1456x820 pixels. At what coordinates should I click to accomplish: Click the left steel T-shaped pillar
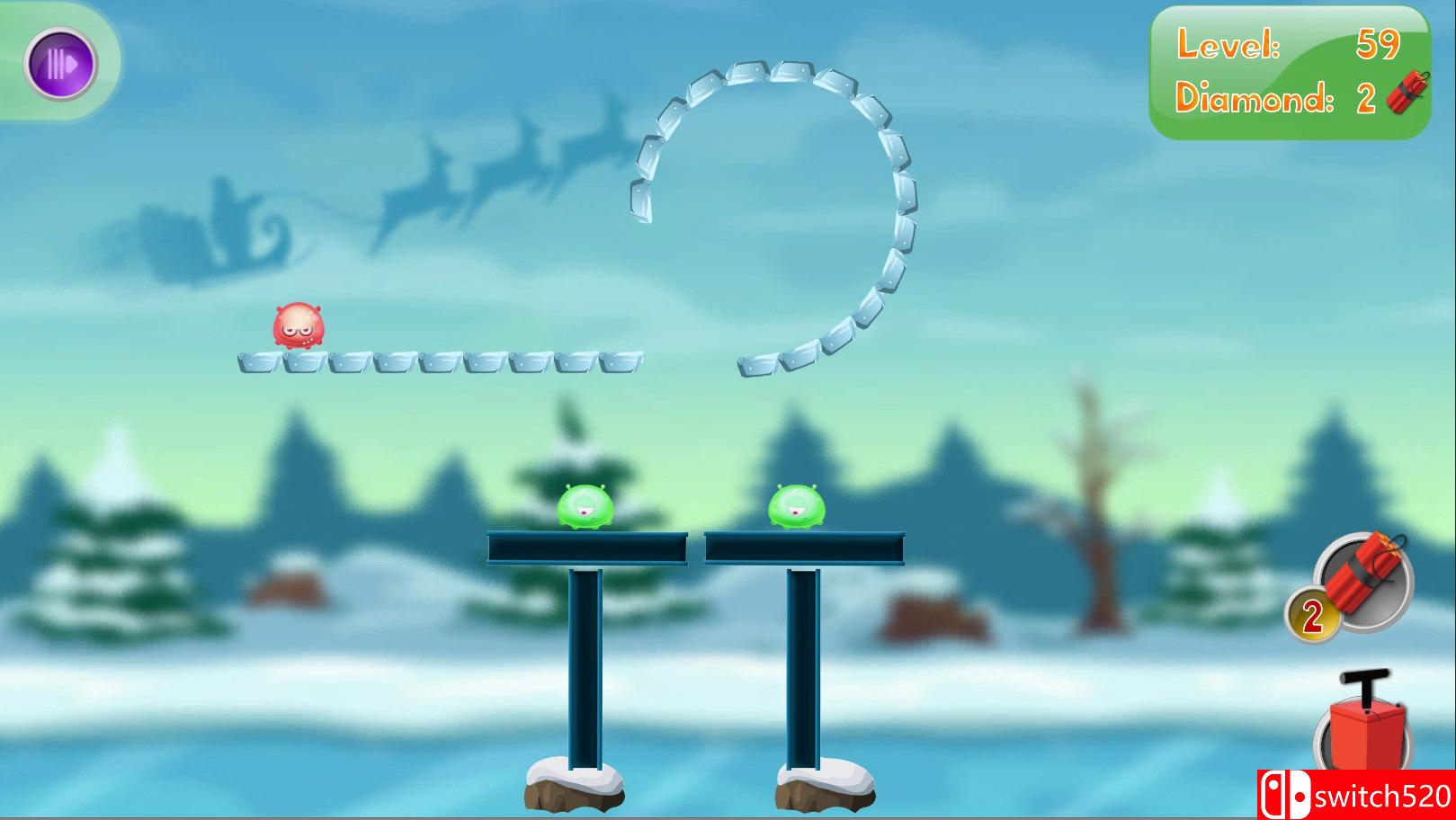pyautogui.click(x=585, y=665)
